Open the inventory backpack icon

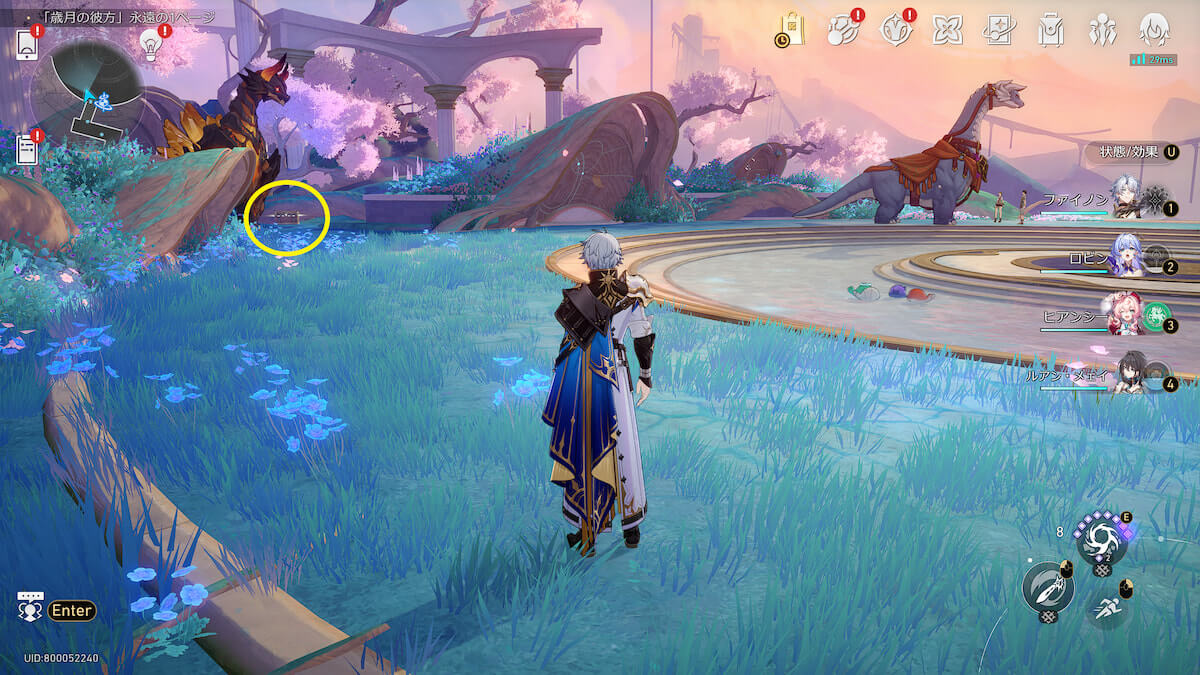(x=1050, y=31)
